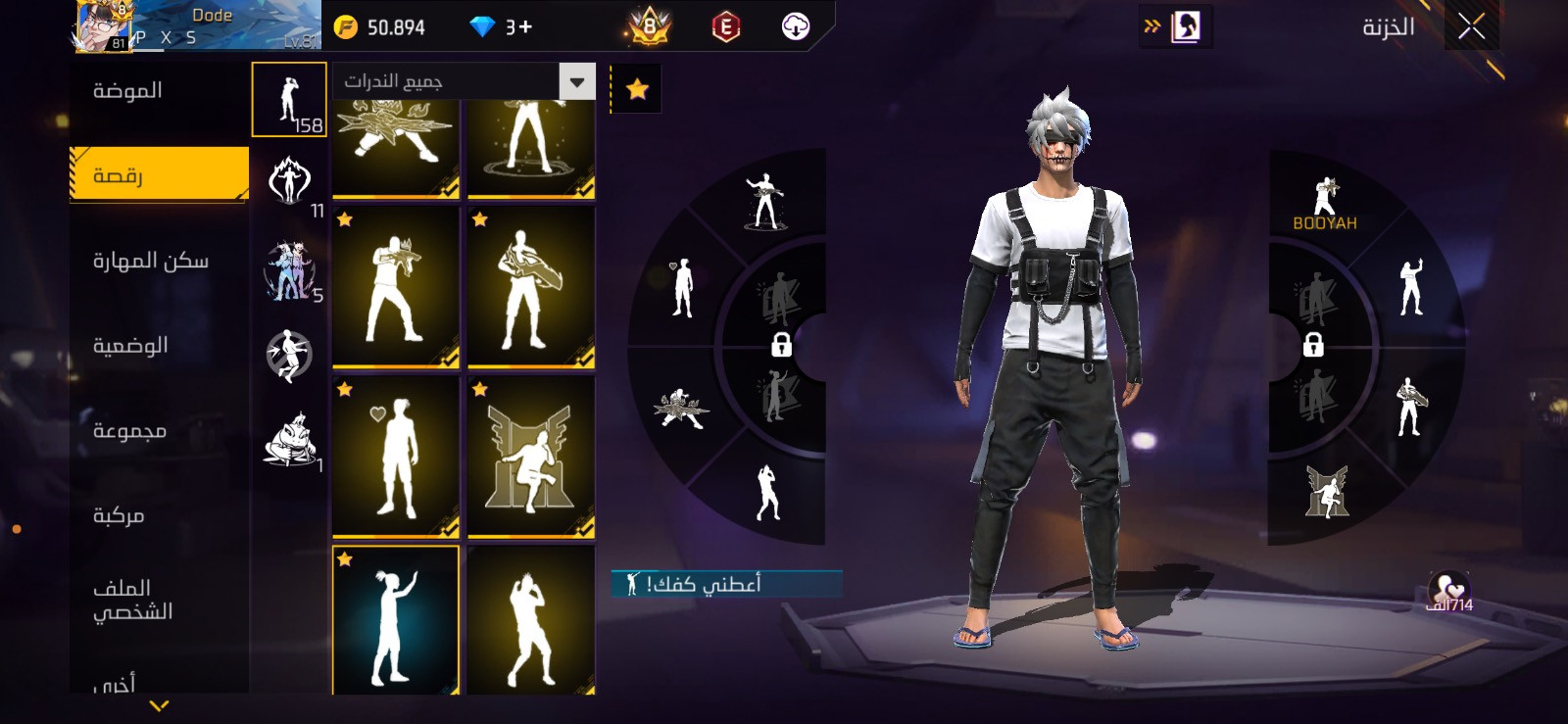Toggle the star favorites filter
Viewport: 1568px width, 724px height.
(x=637, y=89)
